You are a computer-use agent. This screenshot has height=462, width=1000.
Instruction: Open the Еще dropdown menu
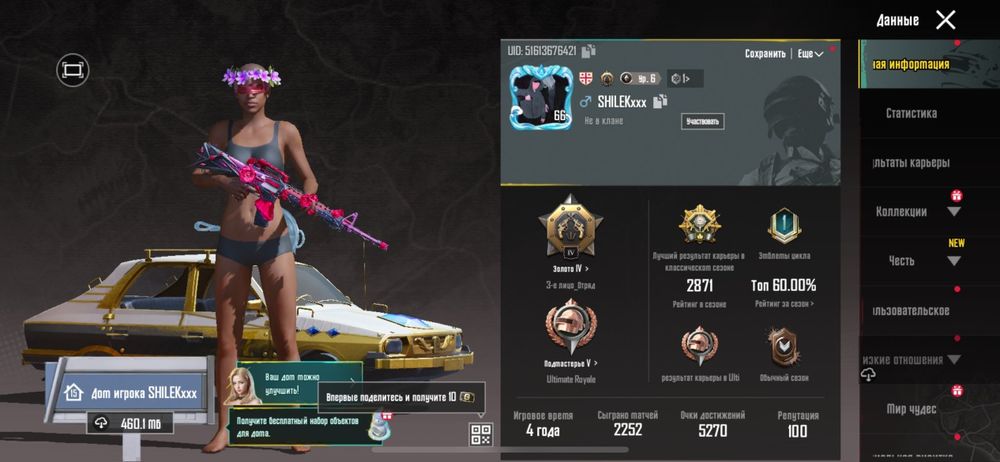tap(810, 54)
